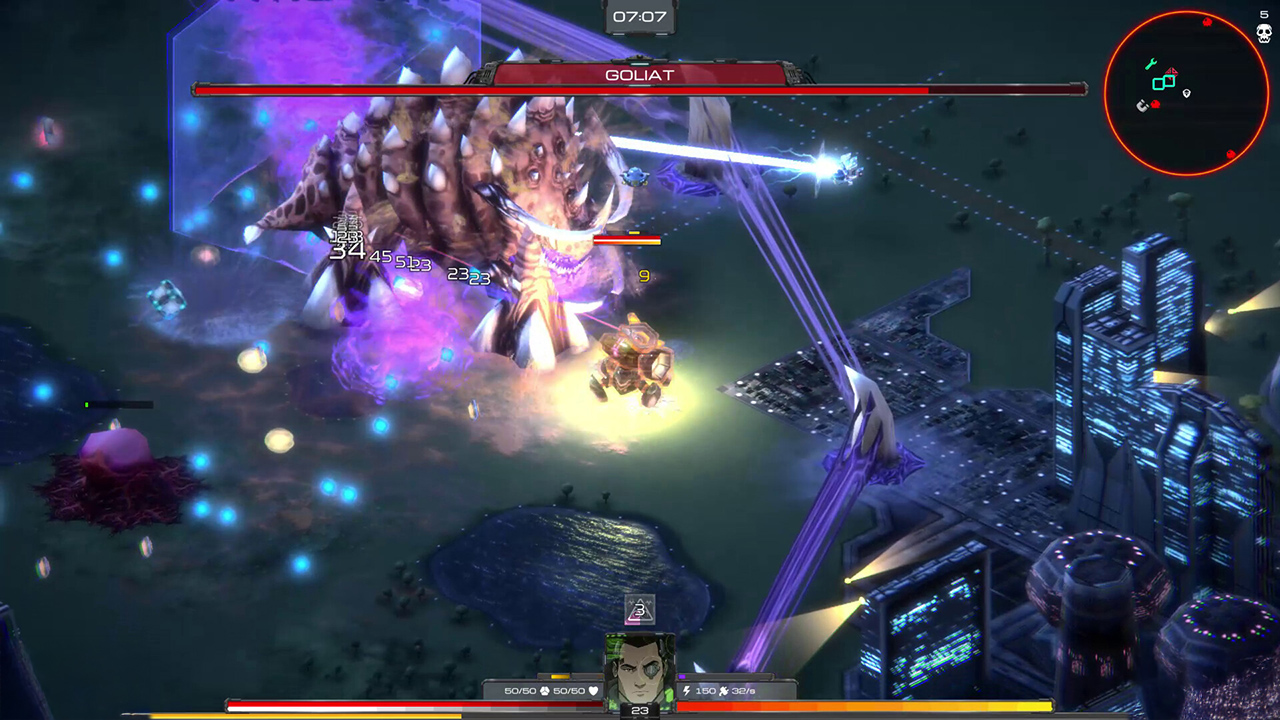Screen dimensions: 1280x720
Task: Click the green player squares on the minimap
Action: tap(1162, 82)
